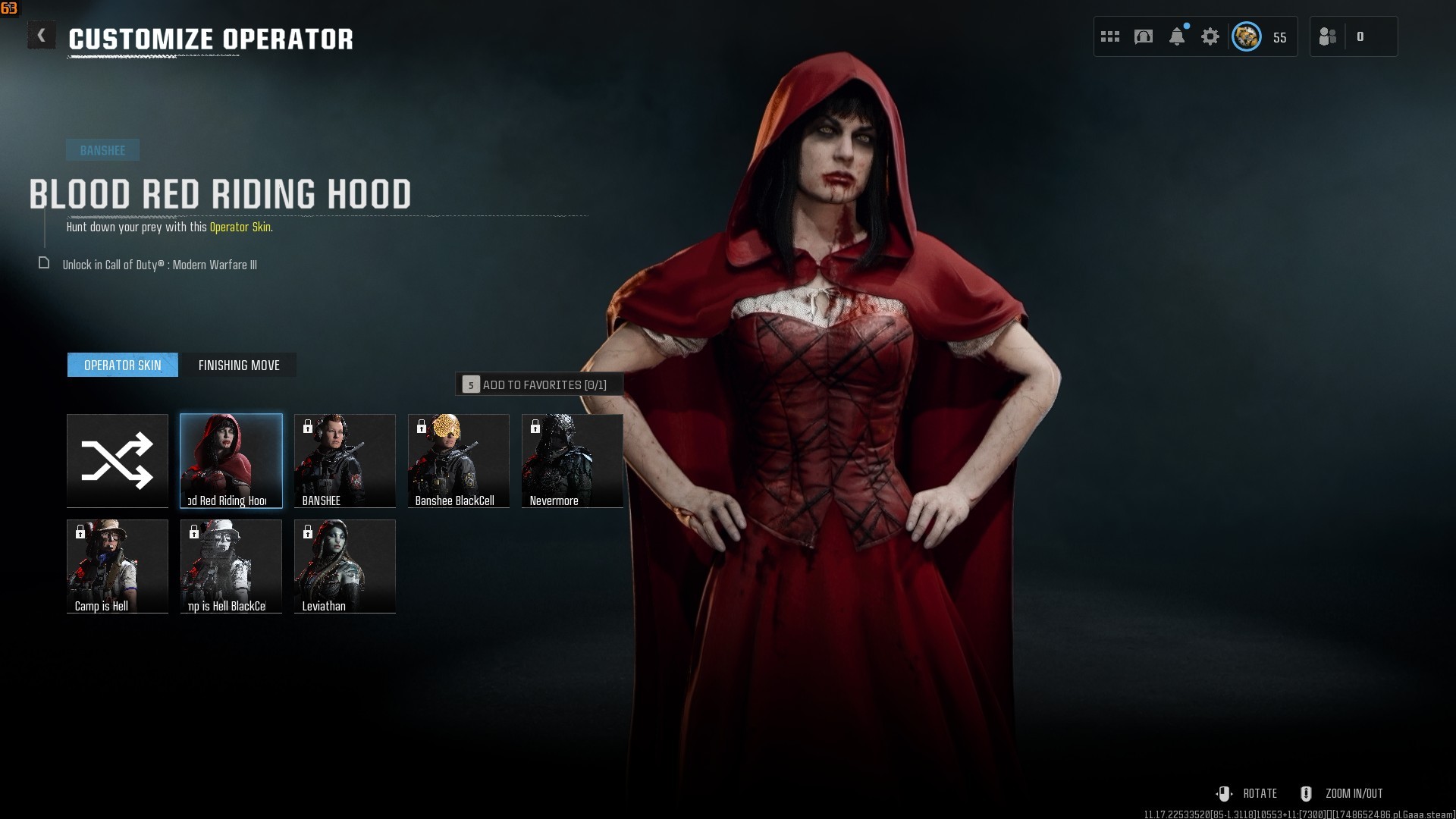Pick the Camp is Hell BlackCell skin

click(x=231, y=566)
